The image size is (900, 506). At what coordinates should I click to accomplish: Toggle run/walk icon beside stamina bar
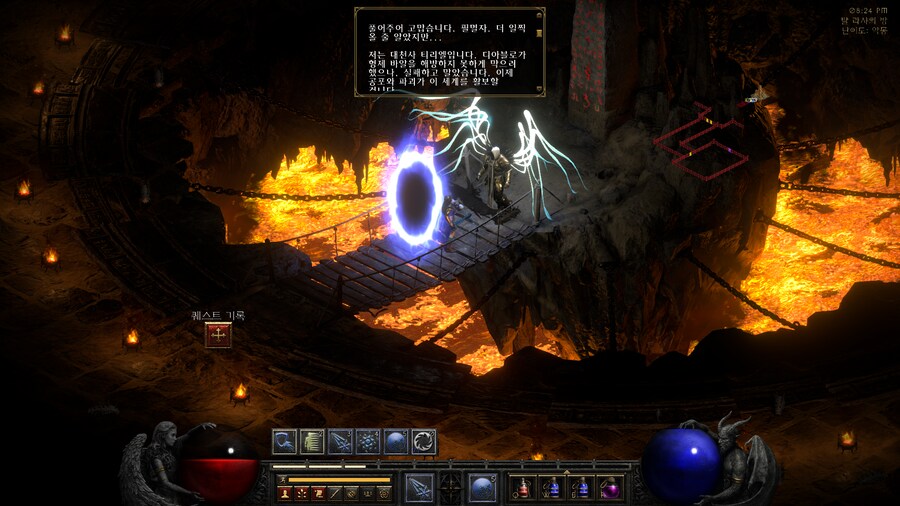[283, 480]
